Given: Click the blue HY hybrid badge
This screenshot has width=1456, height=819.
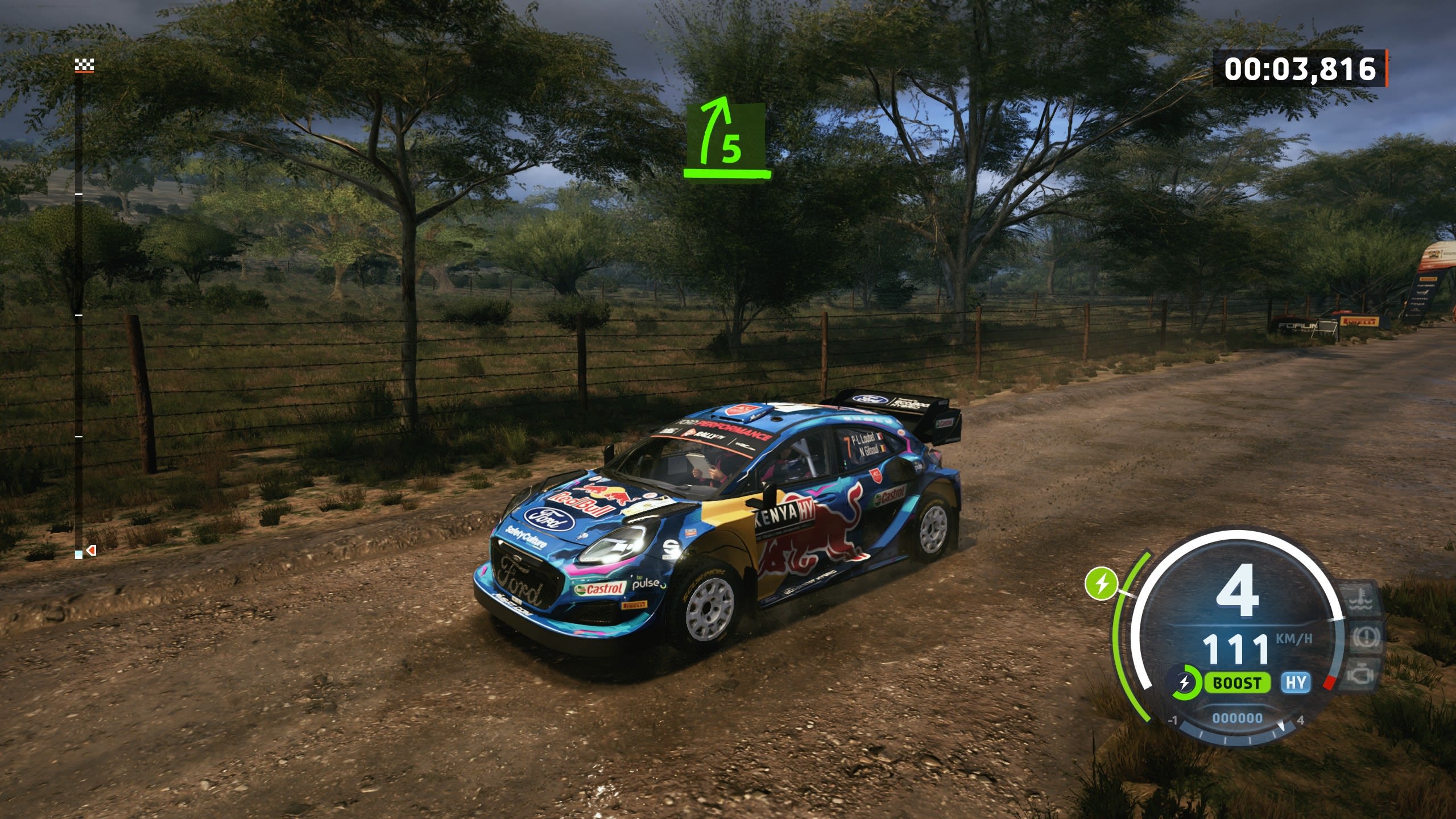Looking at the screenshot, I should [x=1296, y=682].
